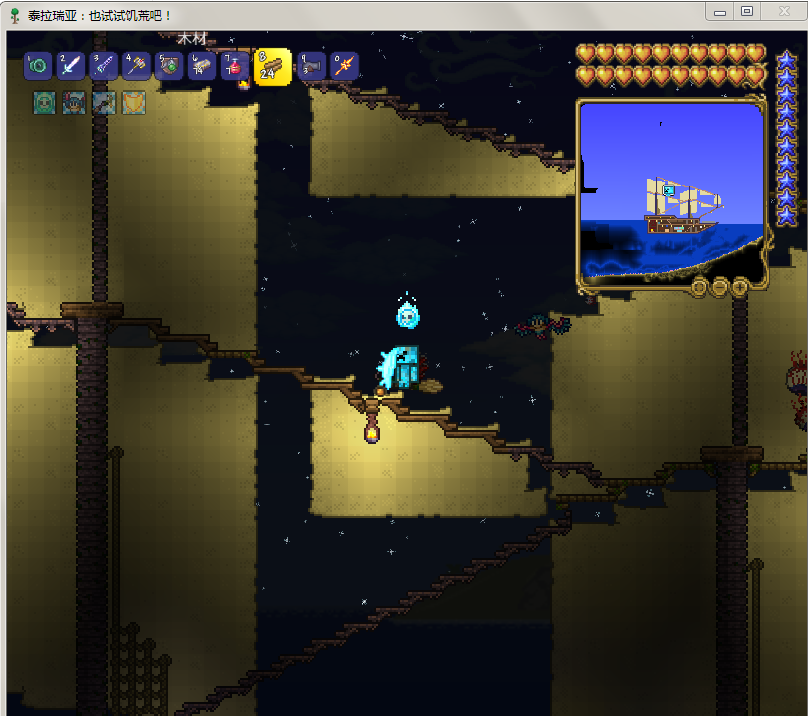Click the blue hooded figure buff icon
This screenshot has height=716, width=808.
pos(74,102)
